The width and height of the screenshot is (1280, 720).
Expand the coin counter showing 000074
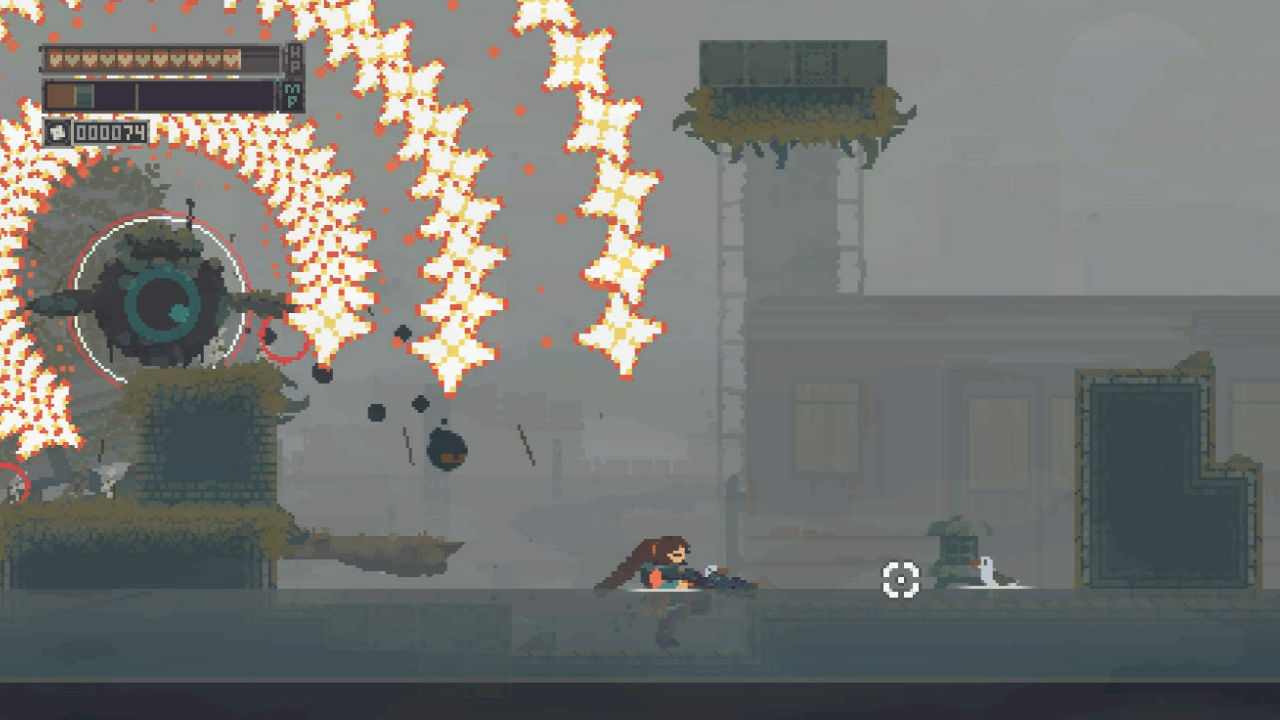[x=110, y=131]
